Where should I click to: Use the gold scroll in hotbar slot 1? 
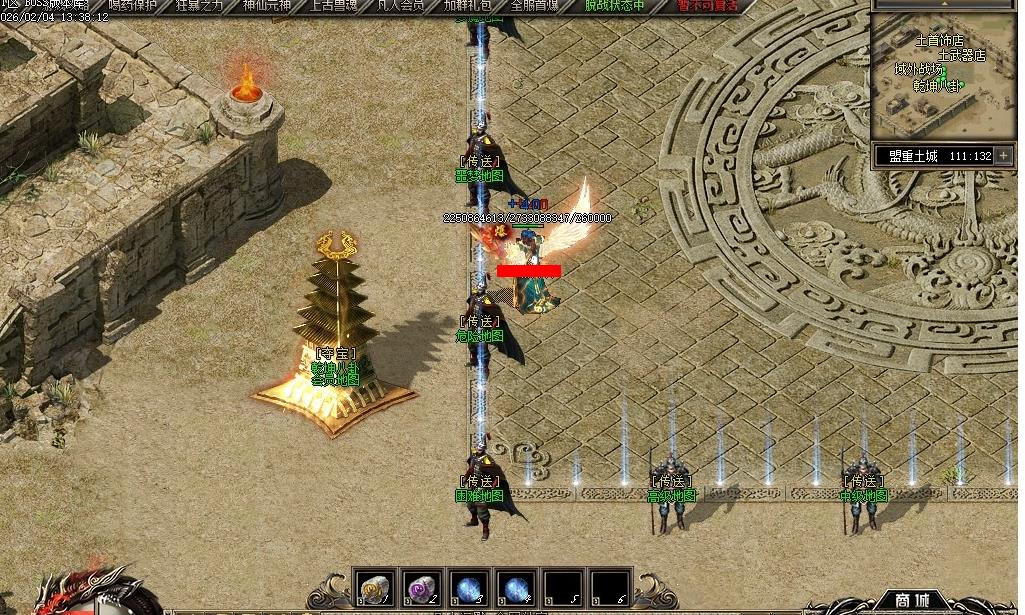point(375,587)
